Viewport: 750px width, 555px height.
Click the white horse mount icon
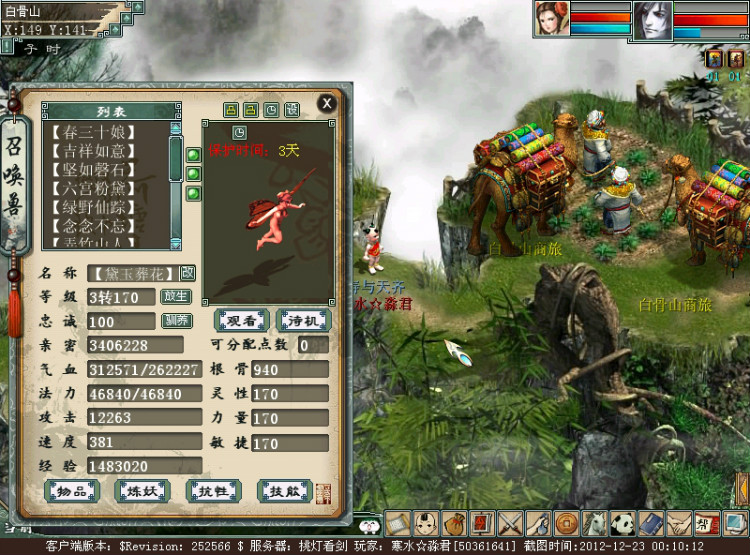coord(595,522)
